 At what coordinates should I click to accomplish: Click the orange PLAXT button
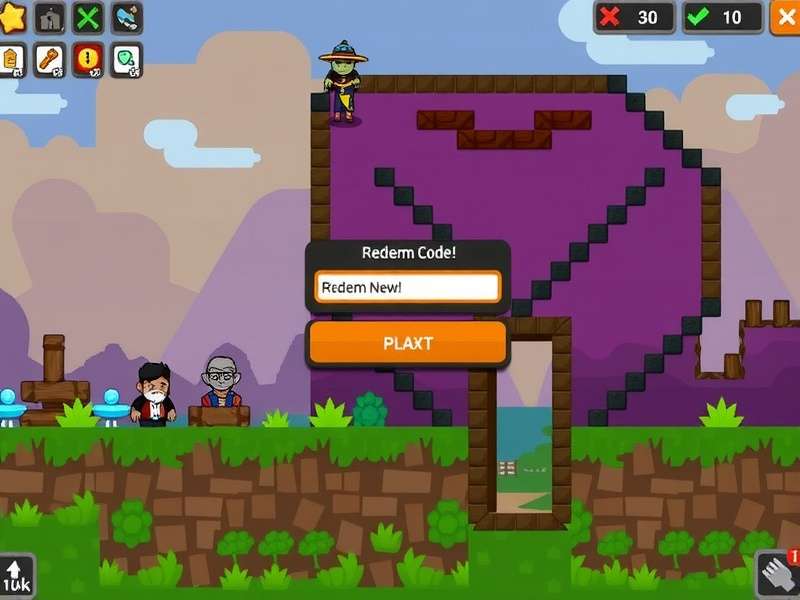[407, 343]
